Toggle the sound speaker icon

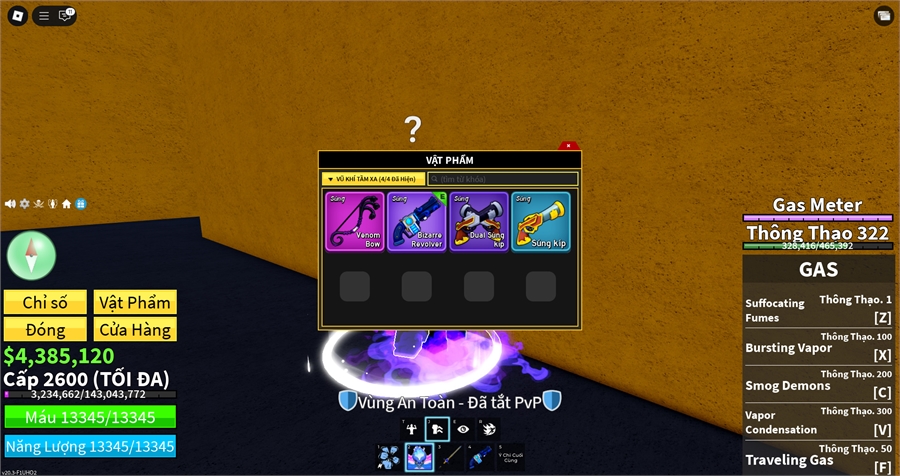(10, 204)
